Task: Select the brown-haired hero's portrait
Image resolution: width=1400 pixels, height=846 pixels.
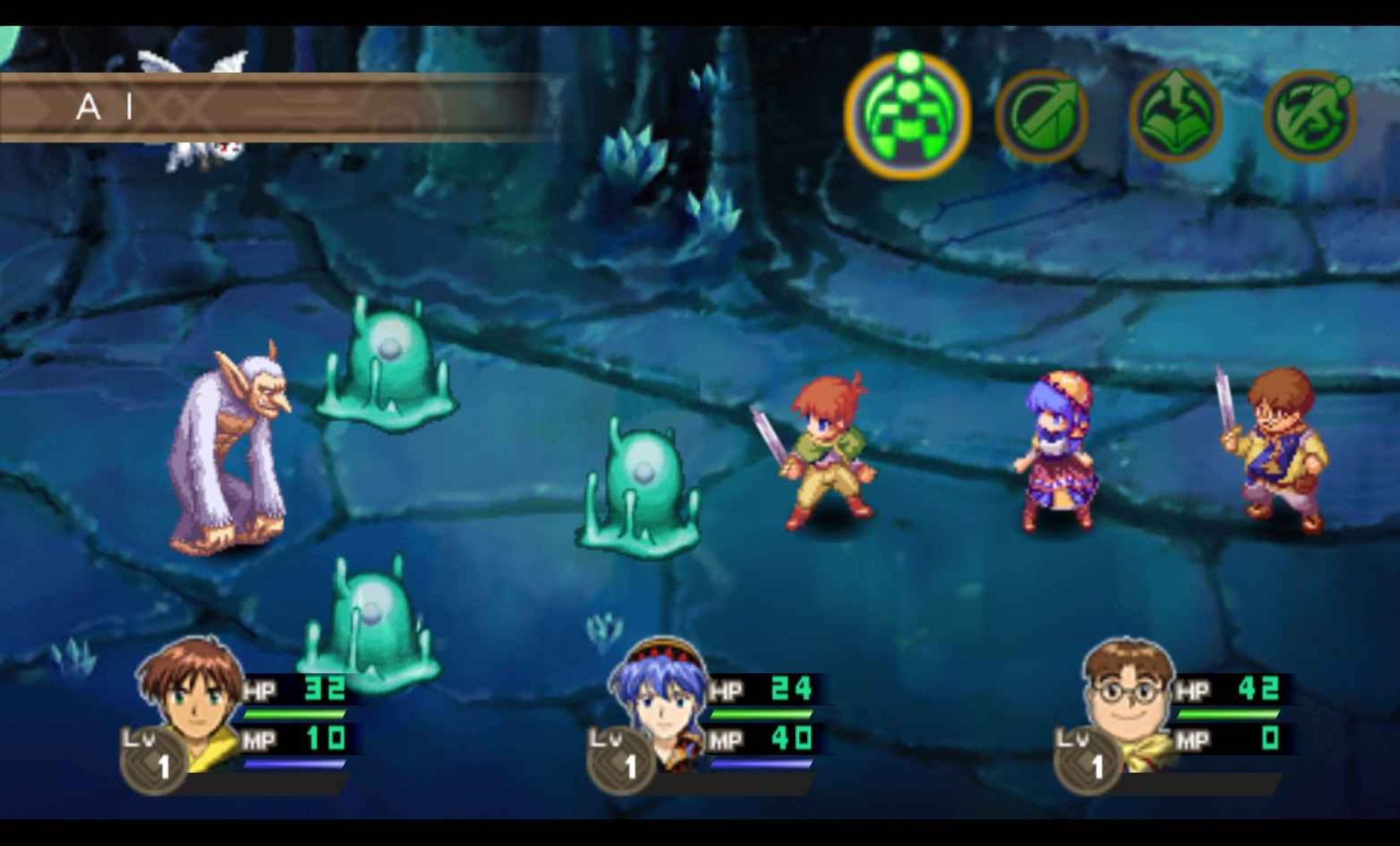Action: point(191,700)
